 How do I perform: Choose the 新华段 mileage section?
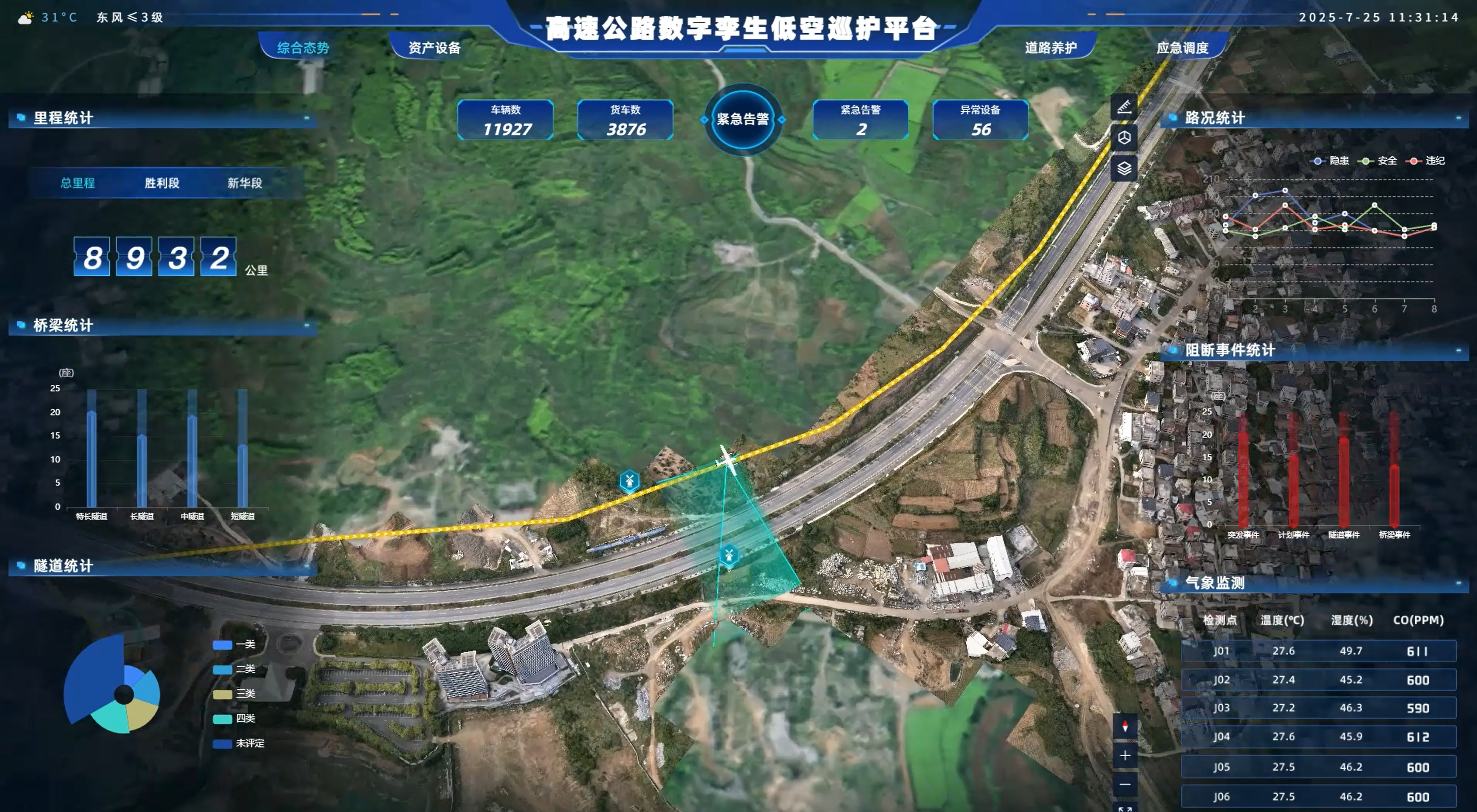pos(245,183)
